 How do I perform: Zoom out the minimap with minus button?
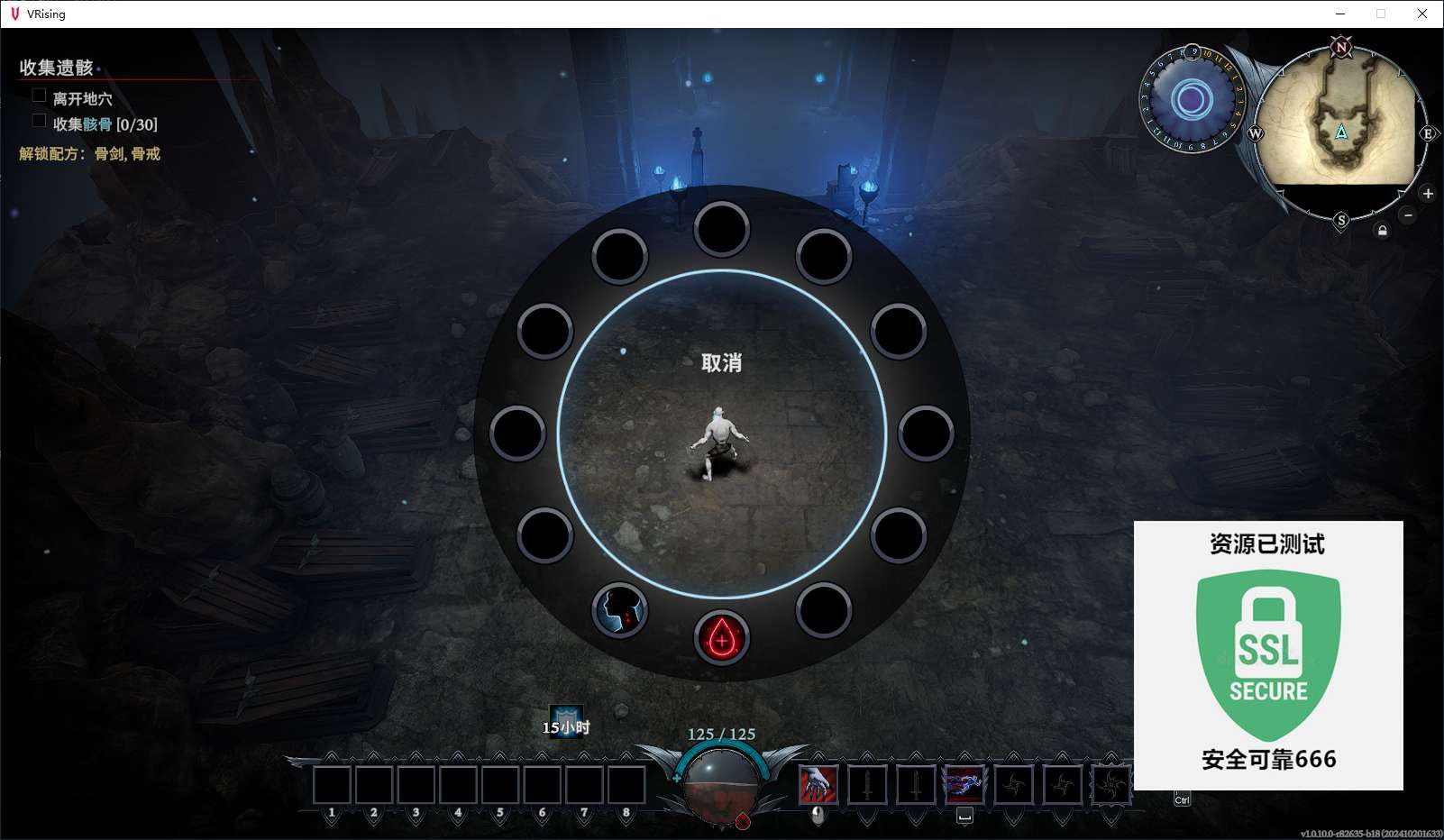coord(1408,215)
